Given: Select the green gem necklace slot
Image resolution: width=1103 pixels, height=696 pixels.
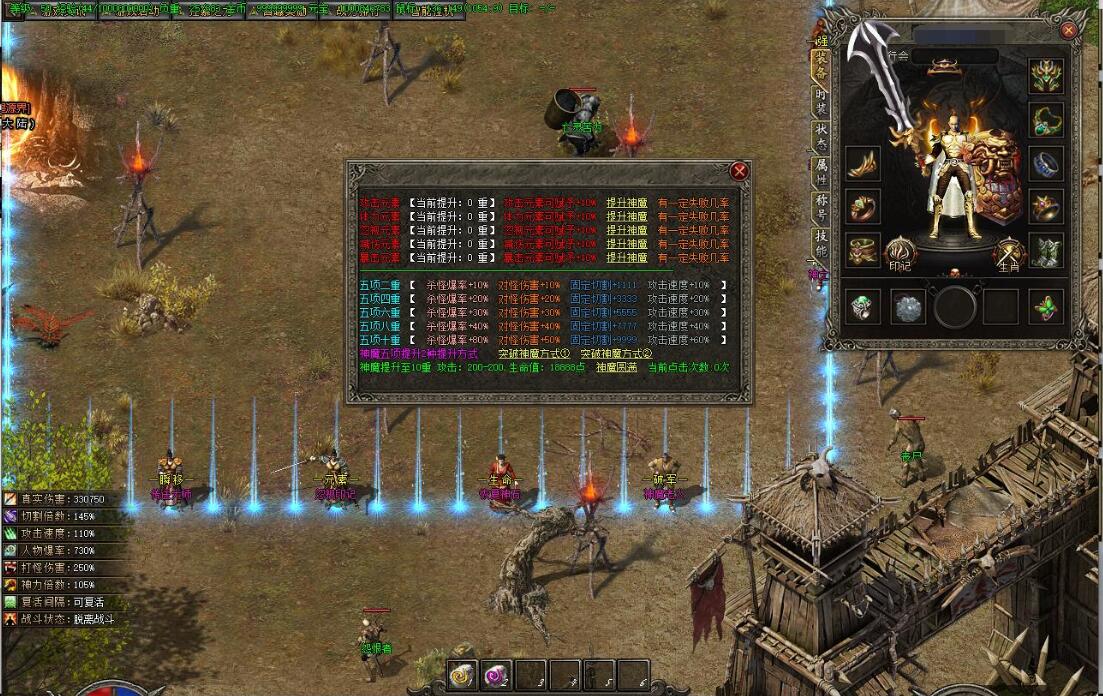Looking at the screenshot, I should 1046,120.
